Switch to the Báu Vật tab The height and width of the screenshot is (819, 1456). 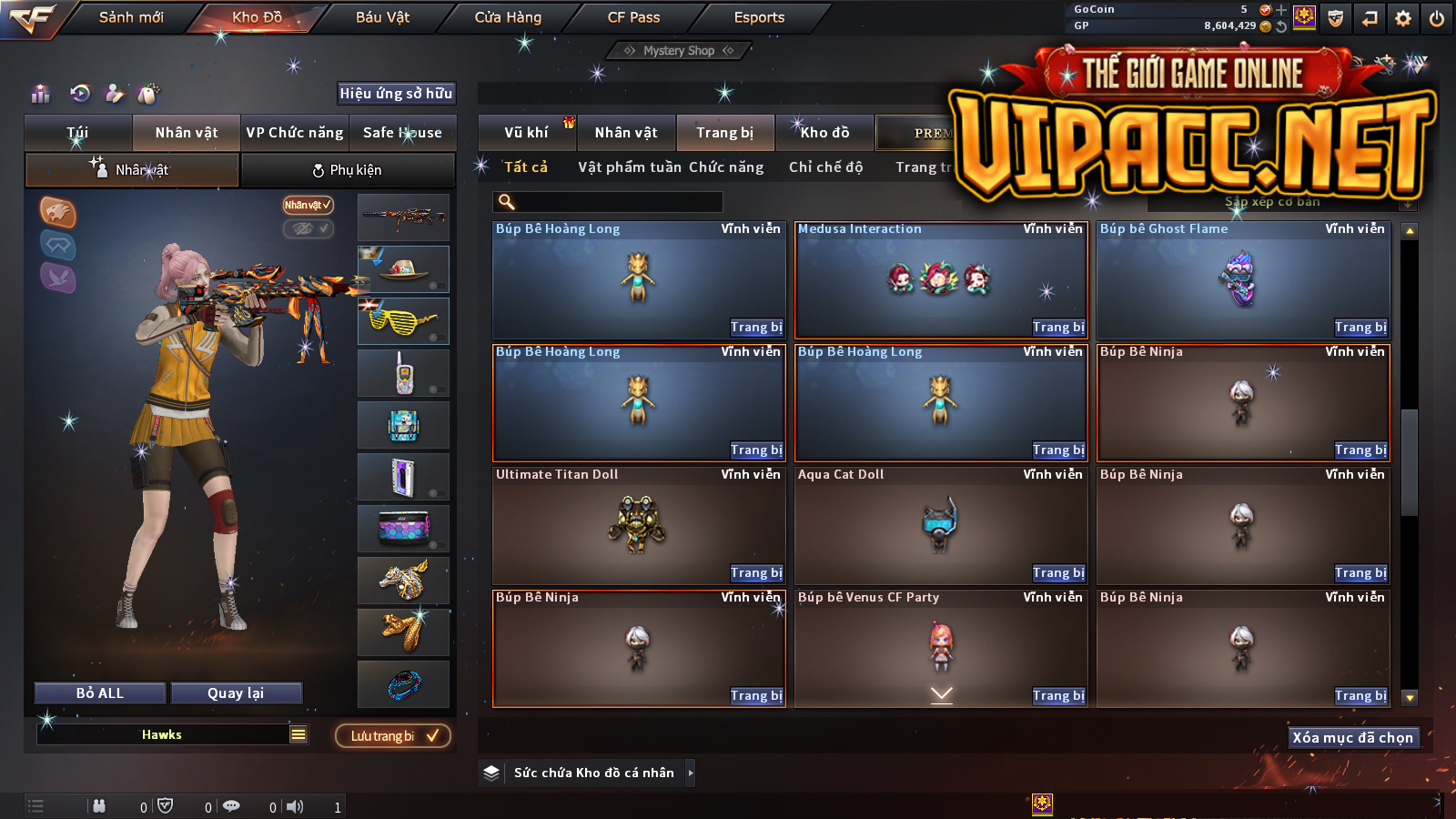(382, 17)
